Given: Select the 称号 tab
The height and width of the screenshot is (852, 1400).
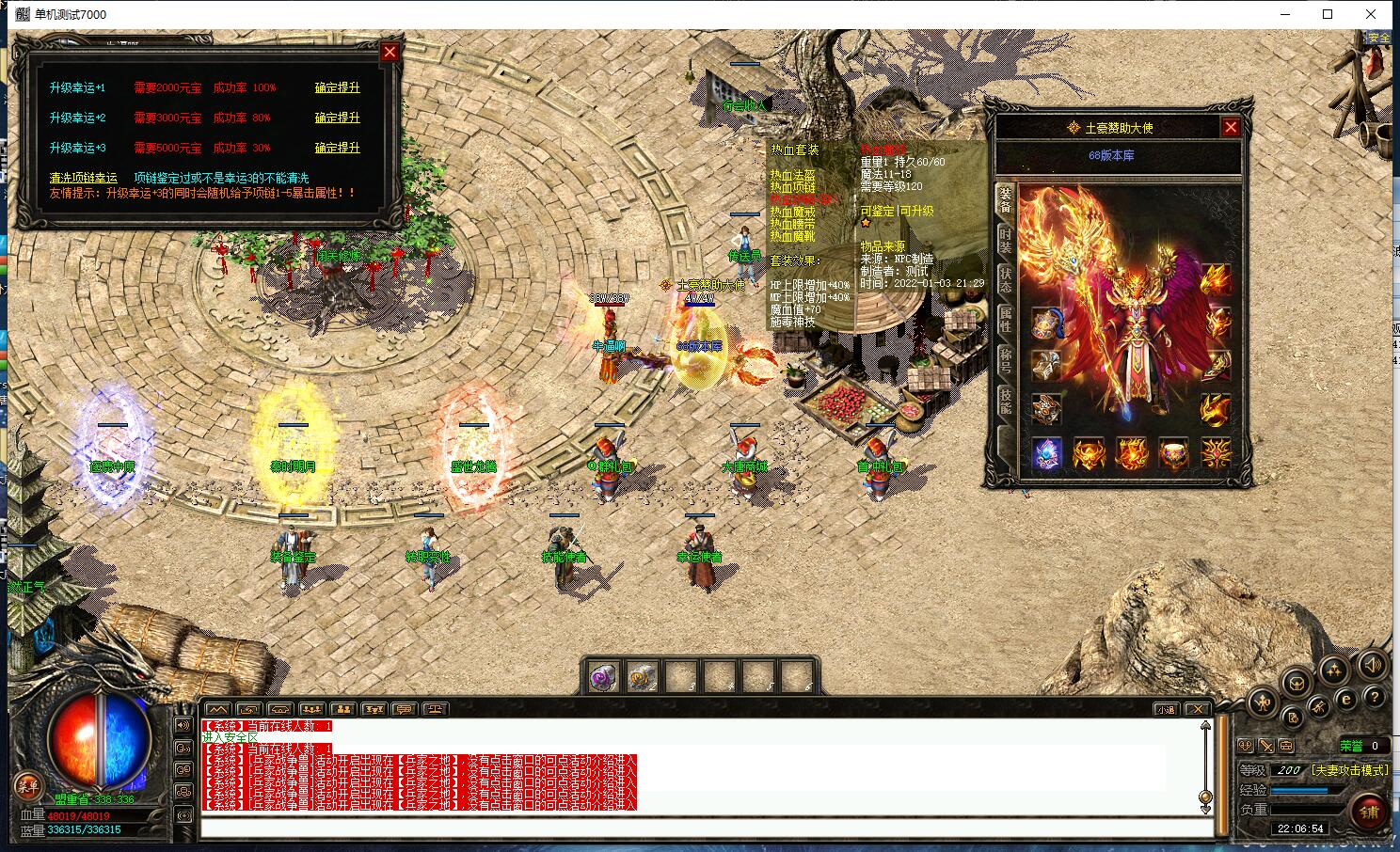Looking at the screenshot, I should click(1005, 359).
